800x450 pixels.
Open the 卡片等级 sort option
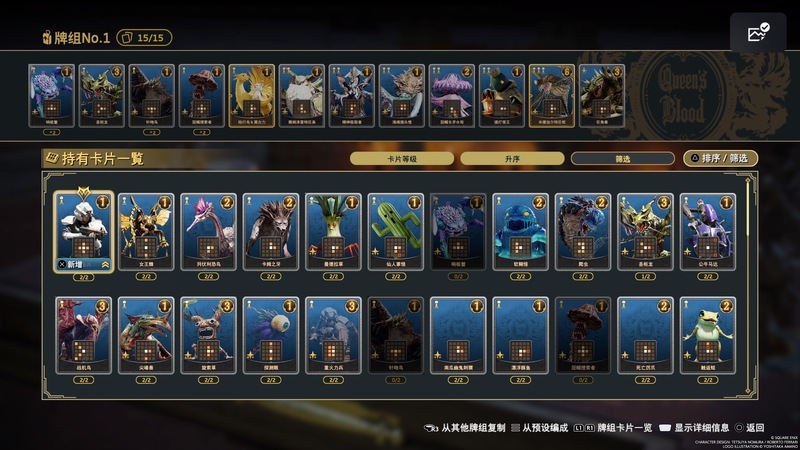pyautogui.click(x=401, y=158)
